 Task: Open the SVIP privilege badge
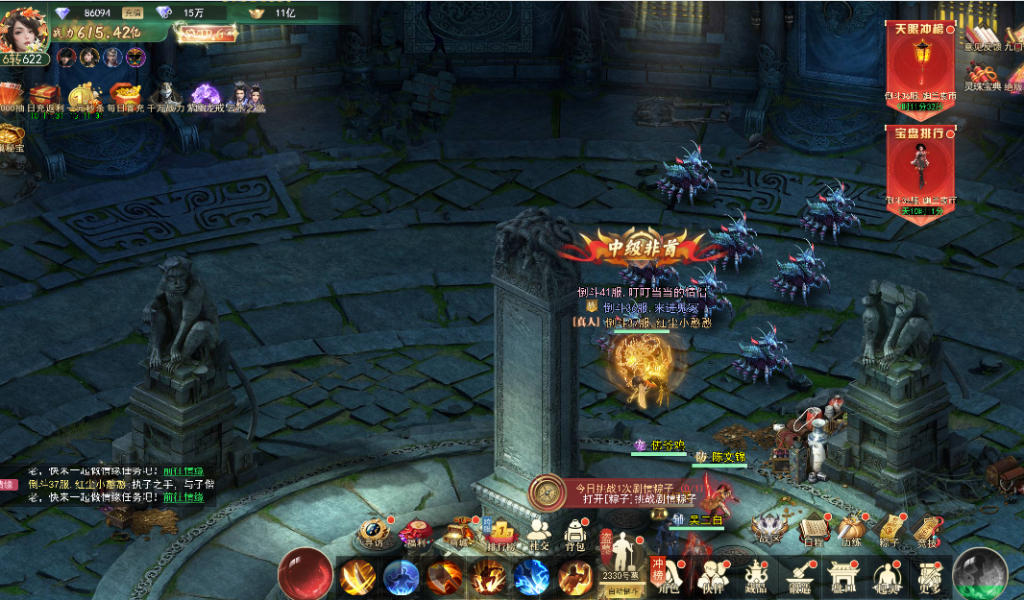point(206,32)
